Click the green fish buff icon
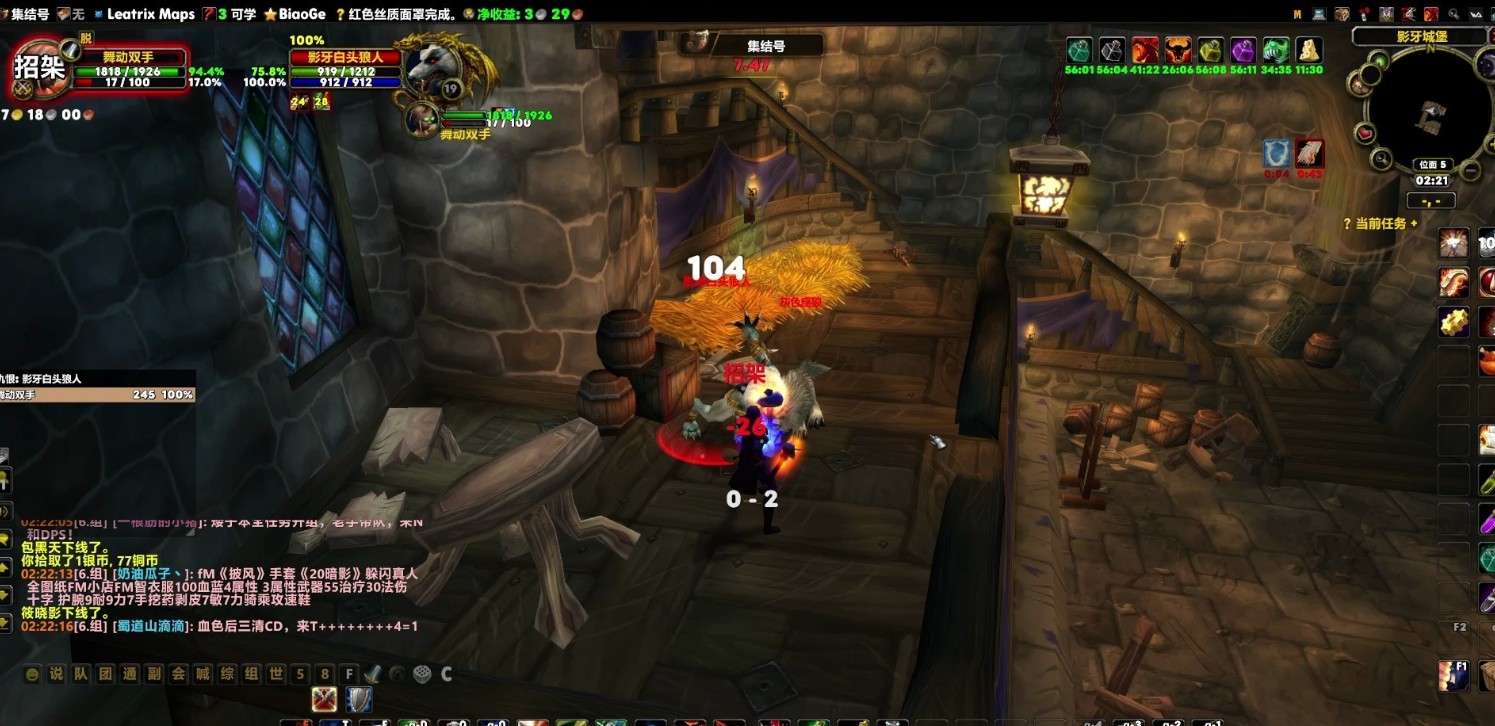This screenshot has width=1495, height=726. tap(1275, 50)
